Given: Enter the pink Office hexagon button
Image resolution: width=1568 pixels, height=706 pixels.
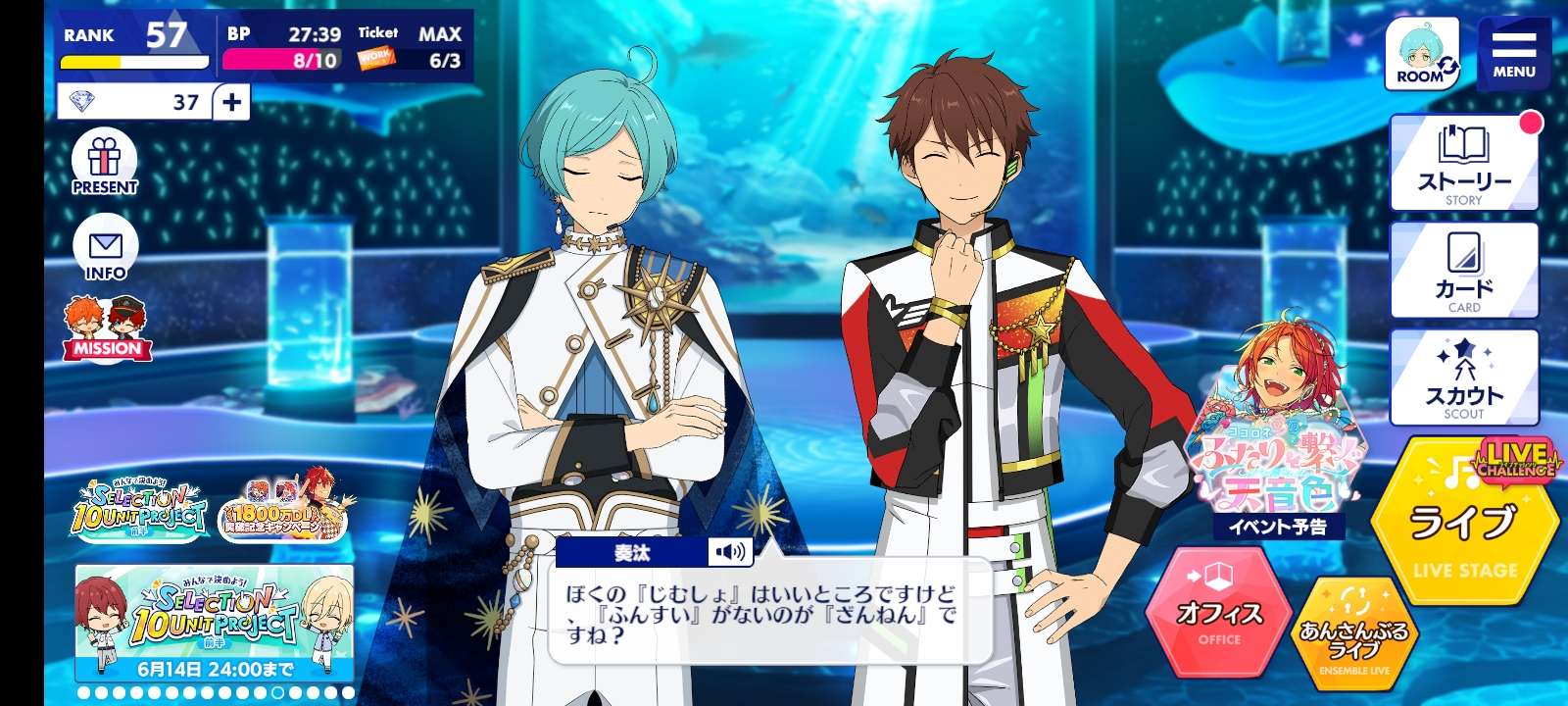Looking at the screenshot, I should [x=1219, y=613].
